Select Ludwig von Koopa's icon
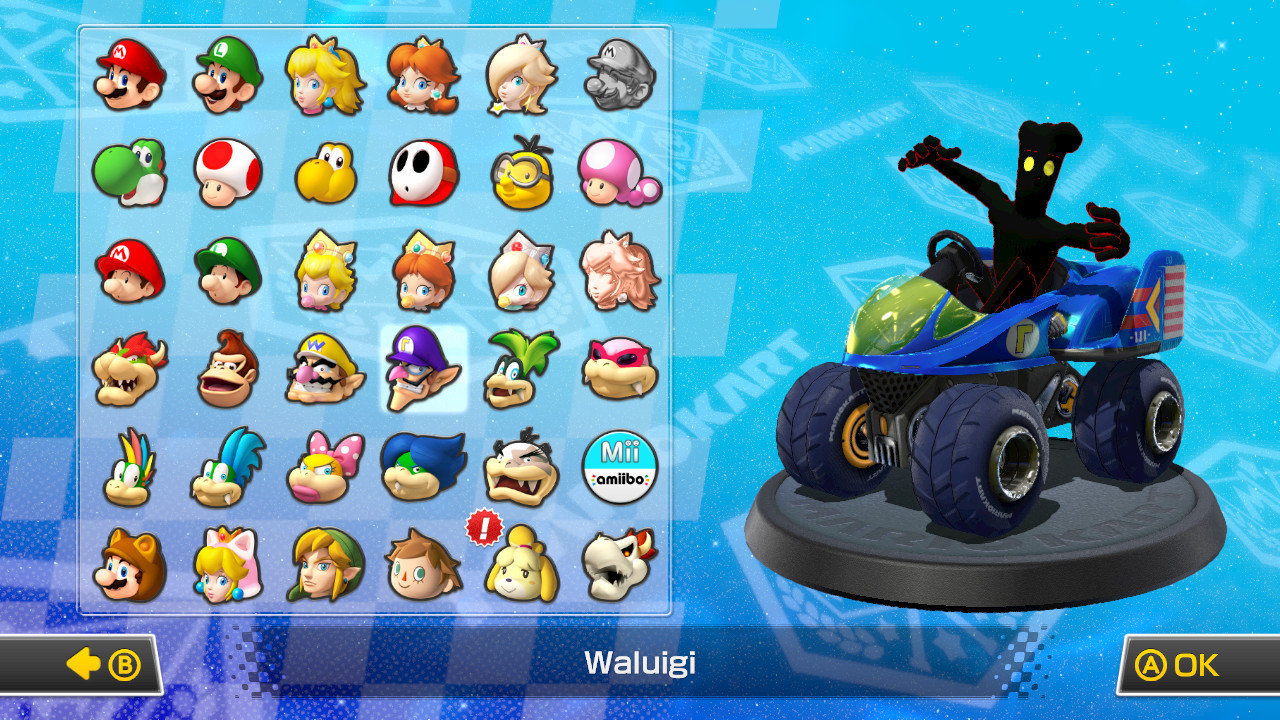 point(423,466)
